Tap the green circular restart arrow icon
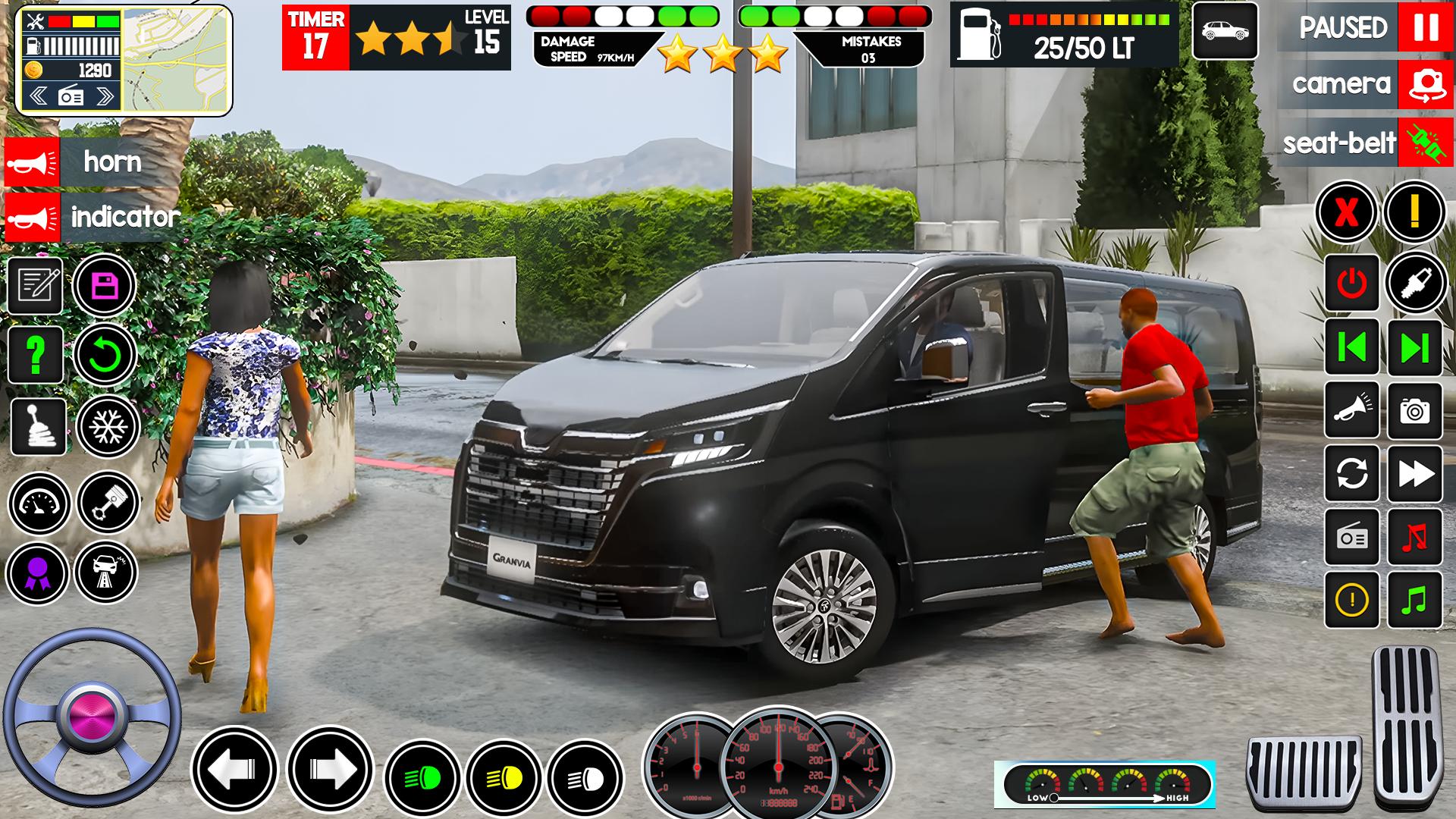This screenshot has height=819, width=1456. click(x=105, y=354)
